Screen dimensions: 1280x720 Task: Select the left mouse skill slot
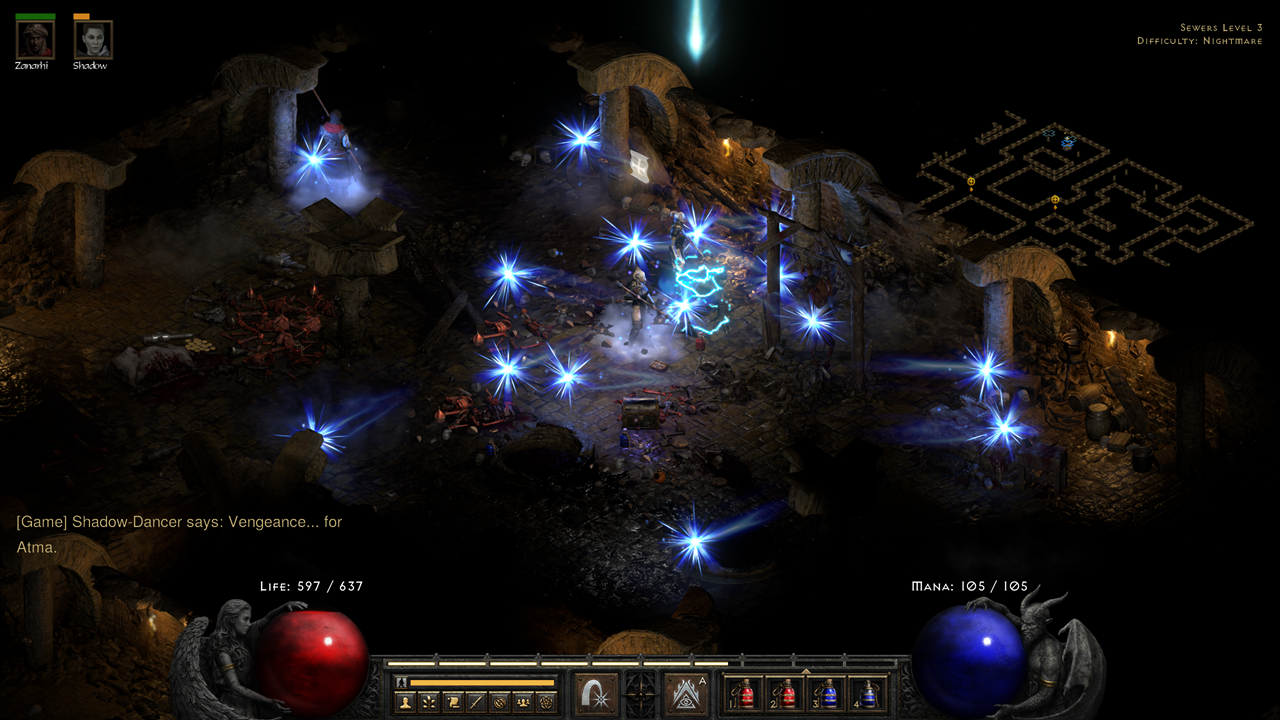(x=596, y=694)
